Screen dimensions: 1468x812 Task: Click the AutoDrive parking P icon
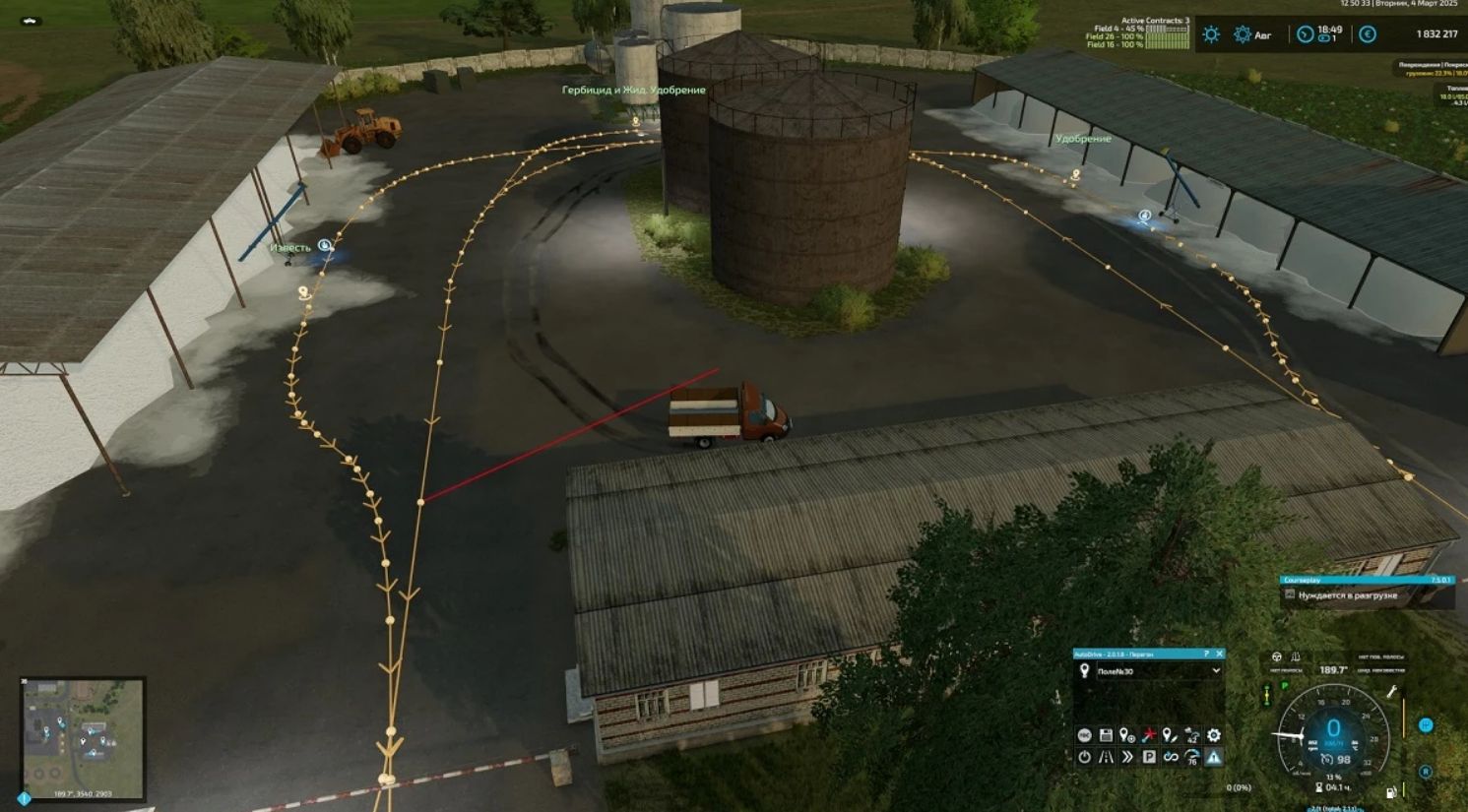[1149, 757]
